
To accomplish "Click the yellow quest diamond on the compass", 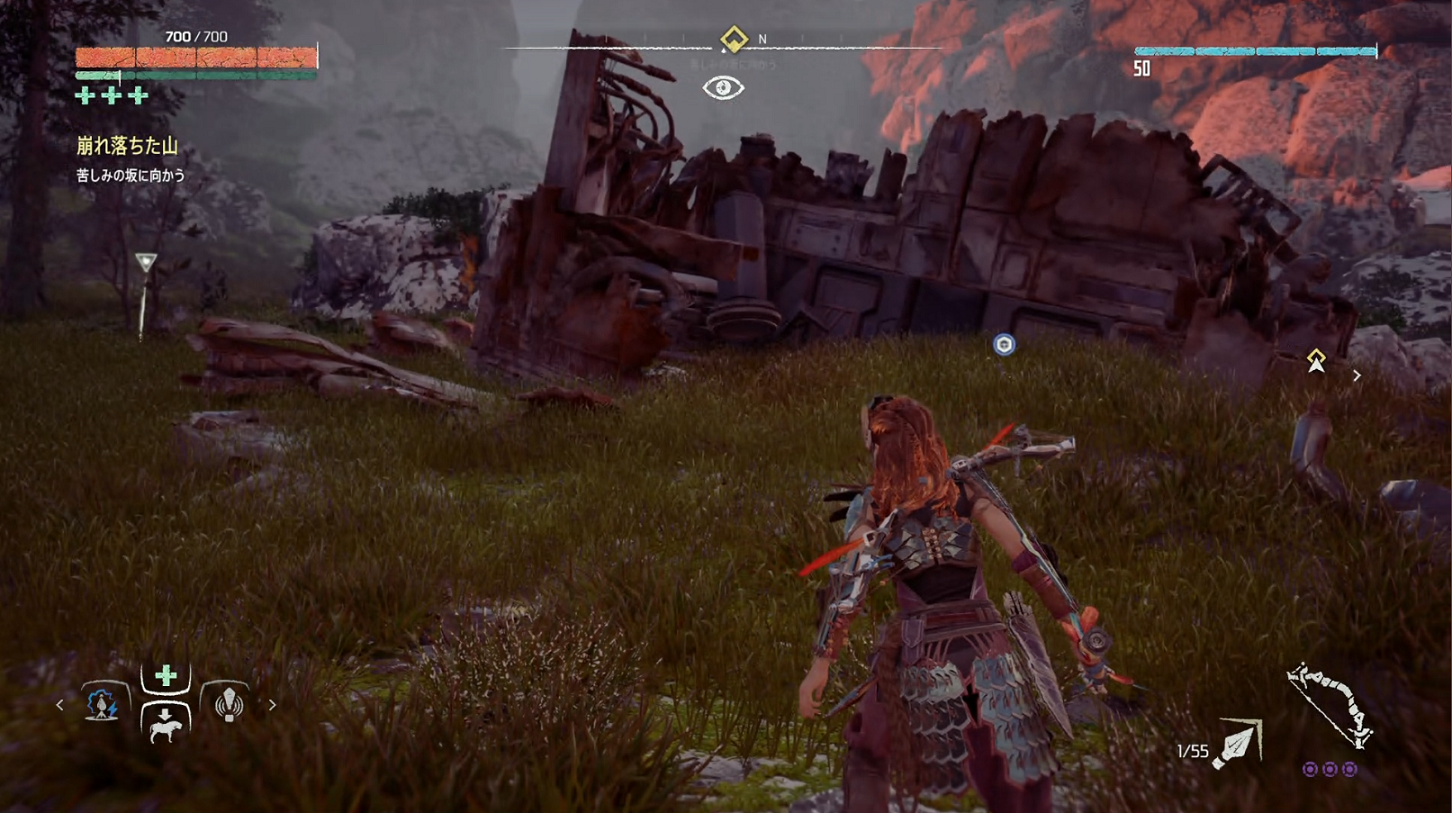I will coord(734,40).
